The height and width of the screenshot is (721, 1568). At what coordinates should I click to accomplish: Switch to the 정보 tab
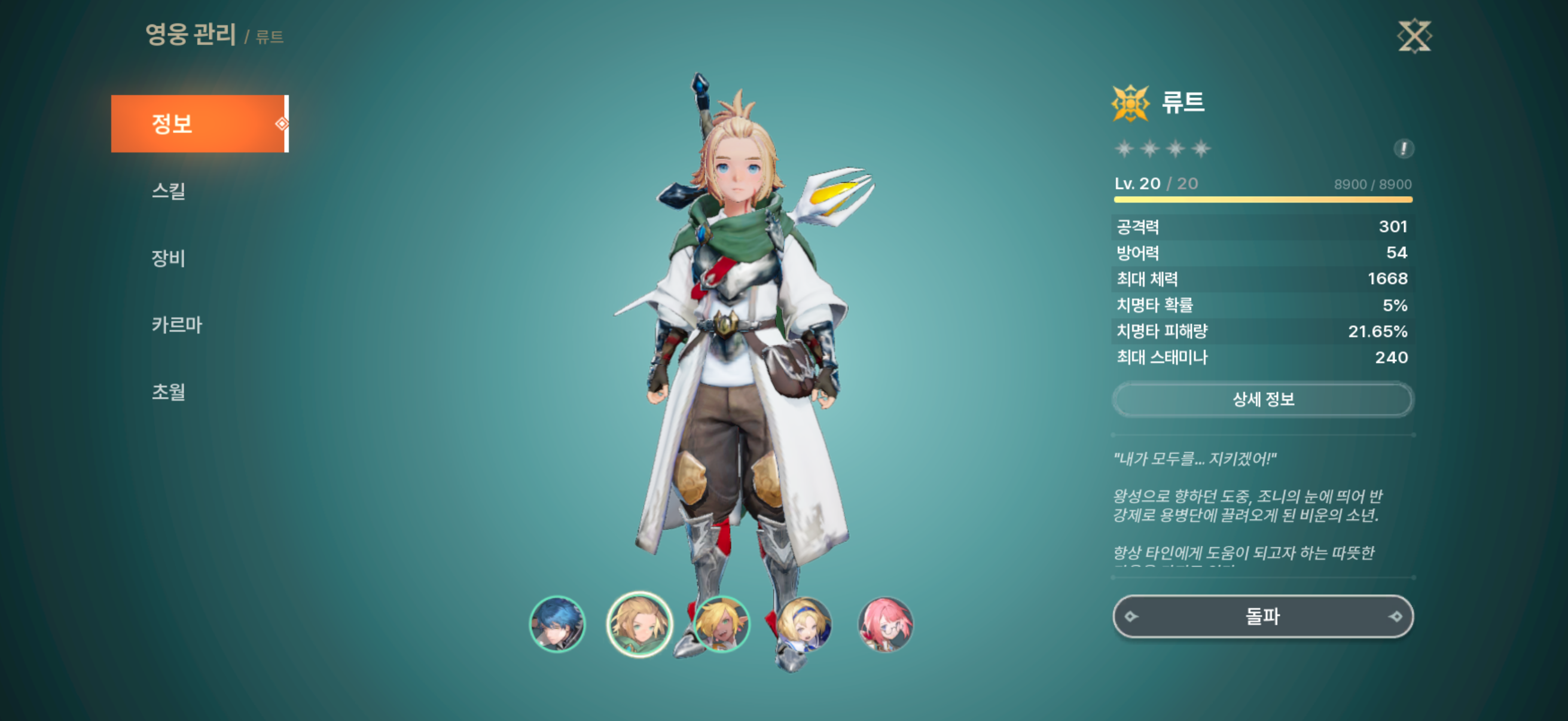click(199, 124)
